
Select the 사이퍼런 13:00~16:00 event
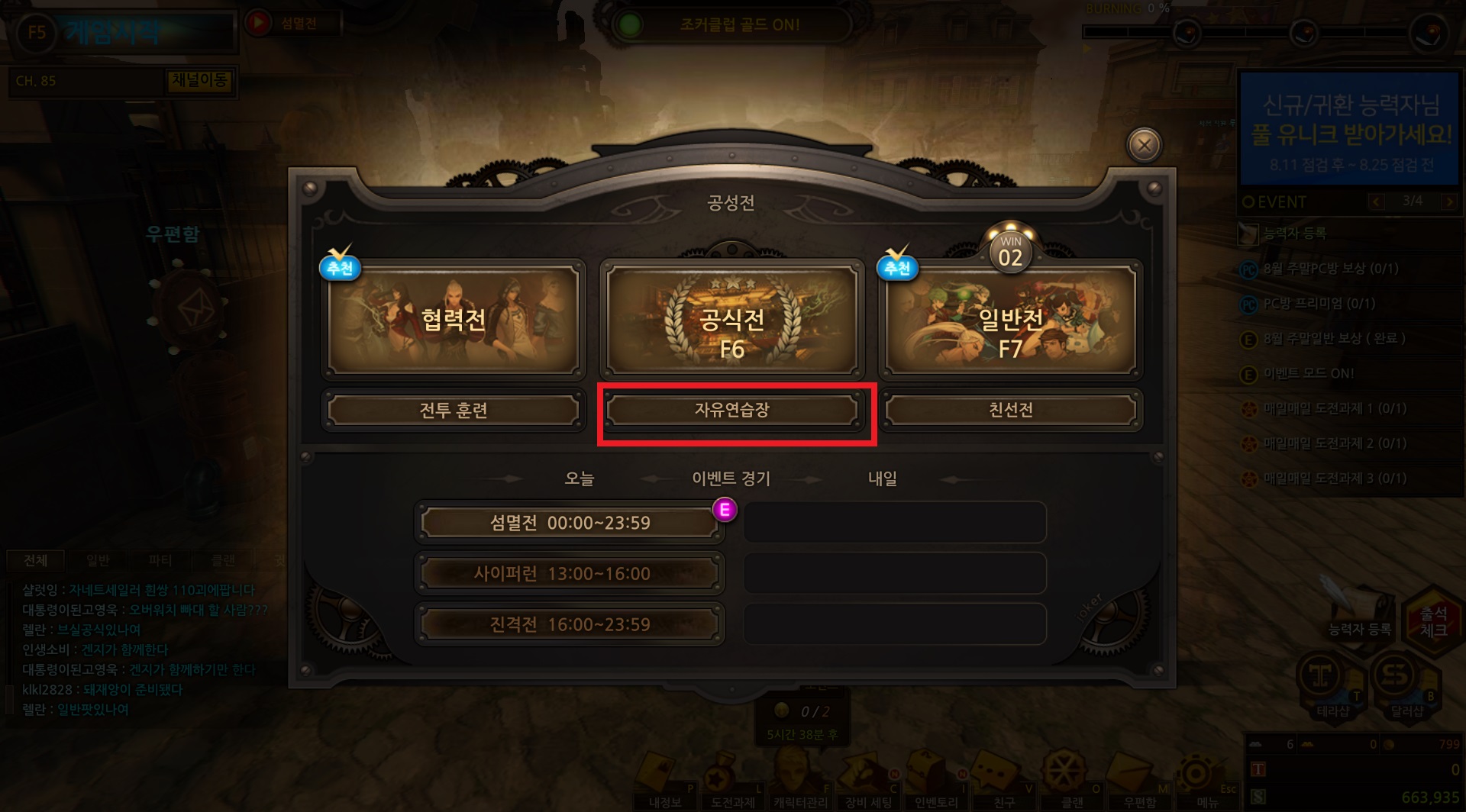(570, 574)
